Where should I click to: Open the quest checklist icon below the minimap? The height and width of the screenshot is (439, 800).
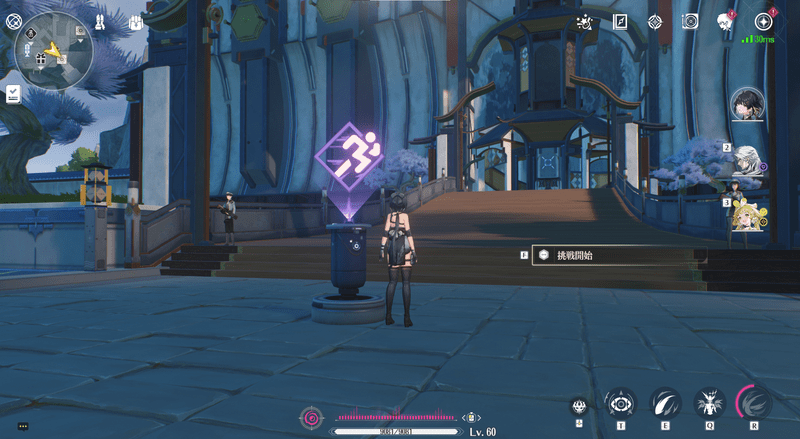coord(13,93)
